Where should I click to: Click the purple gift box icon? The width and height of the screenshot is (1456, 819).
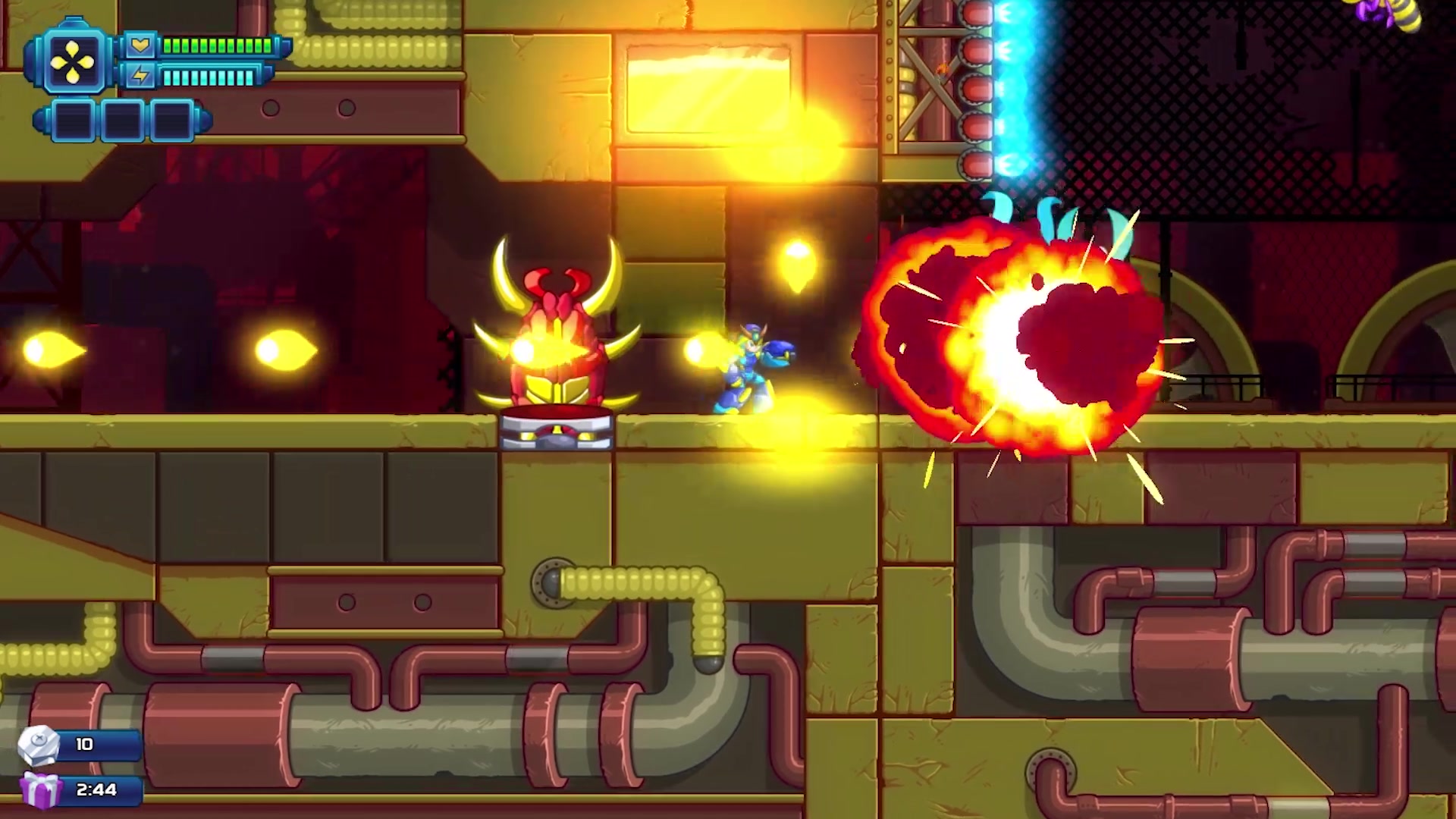(39, 790)
